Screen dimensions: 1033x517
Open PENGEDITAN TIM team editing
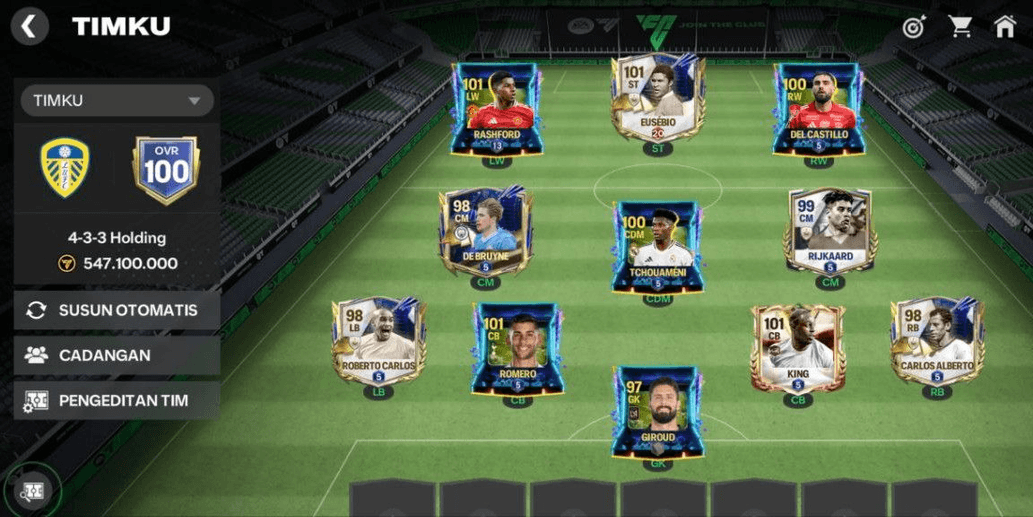pos(117,401)
